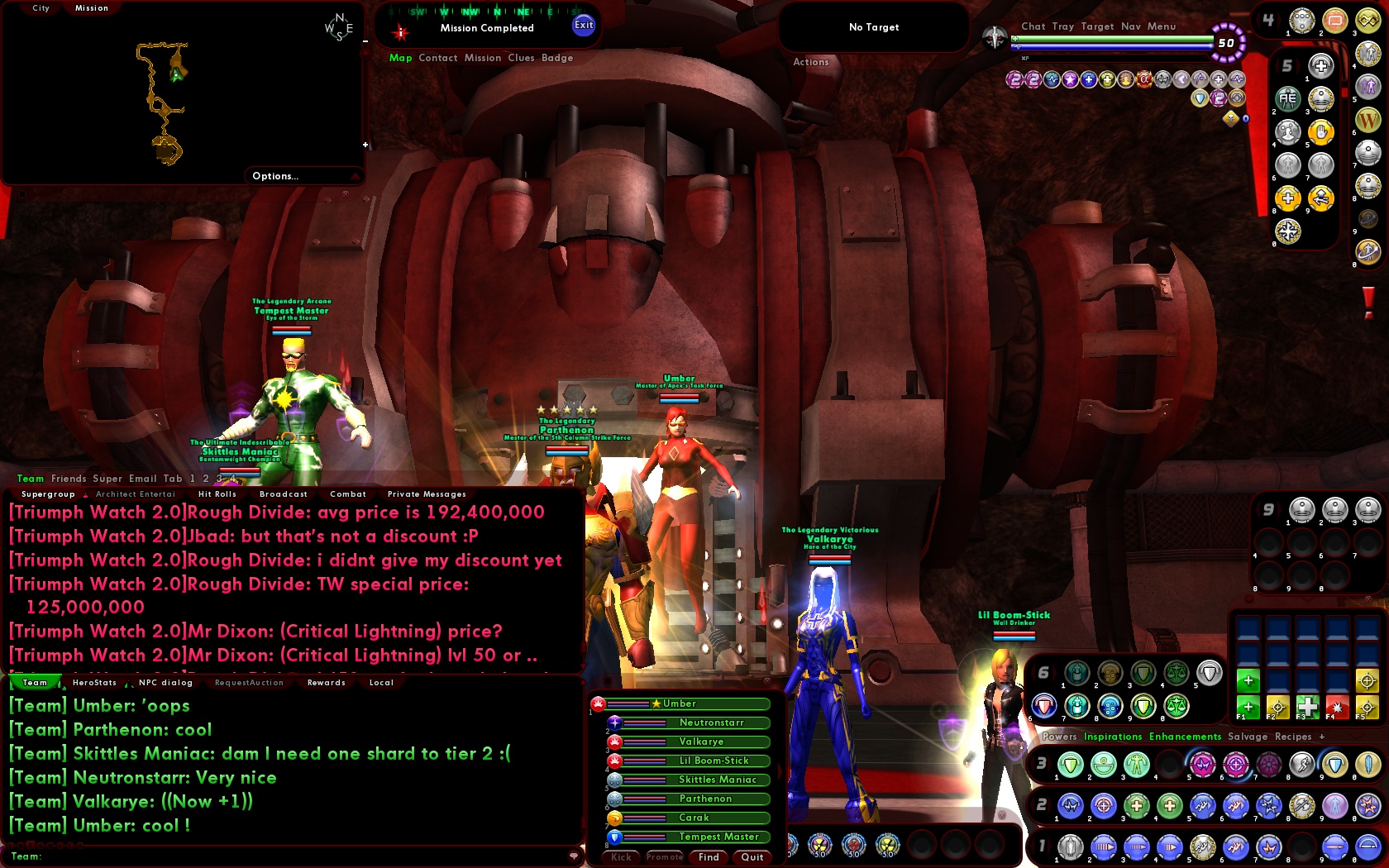Screen dimensions: 1389x868
Task: Select the AE power in tray 5
Action: [x=1287, y=99]
